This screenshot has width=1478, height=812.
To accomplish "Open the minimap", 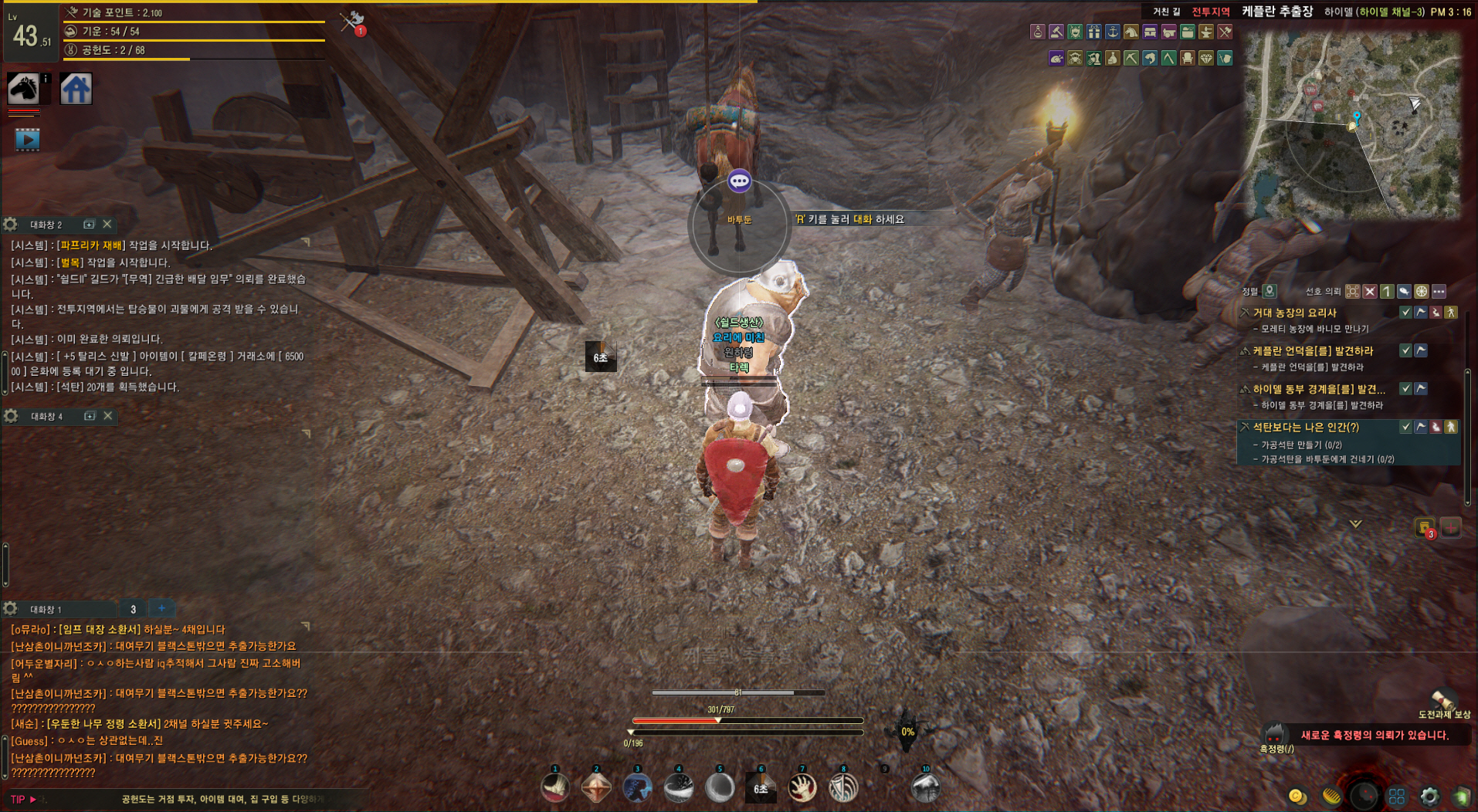I will point(1352,125).
